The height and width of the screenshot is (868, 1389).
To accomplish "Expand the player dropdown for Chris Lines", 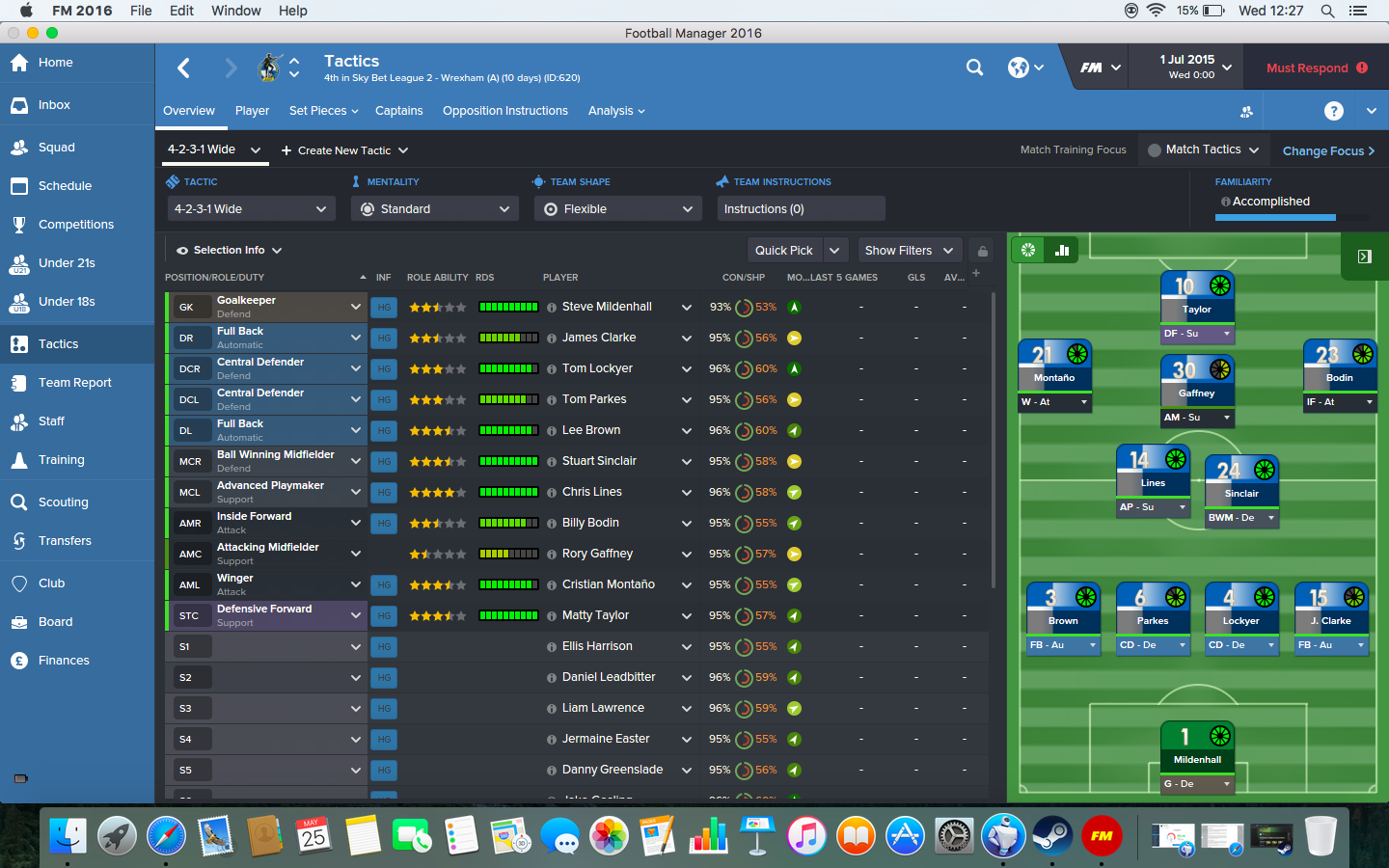I will coord(688,492).
